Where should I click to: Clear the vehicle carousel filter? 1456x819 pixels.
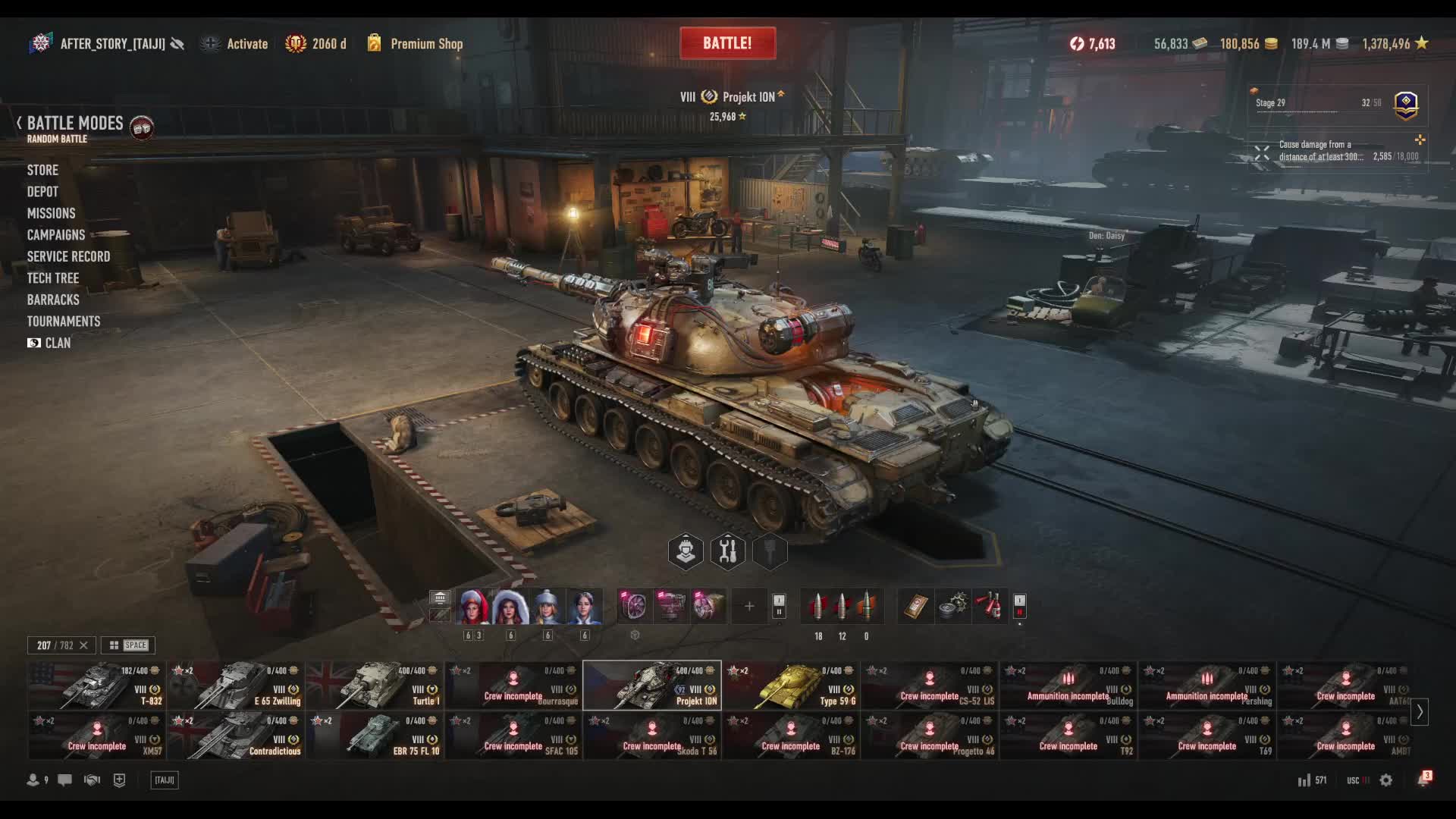[83, 645]
